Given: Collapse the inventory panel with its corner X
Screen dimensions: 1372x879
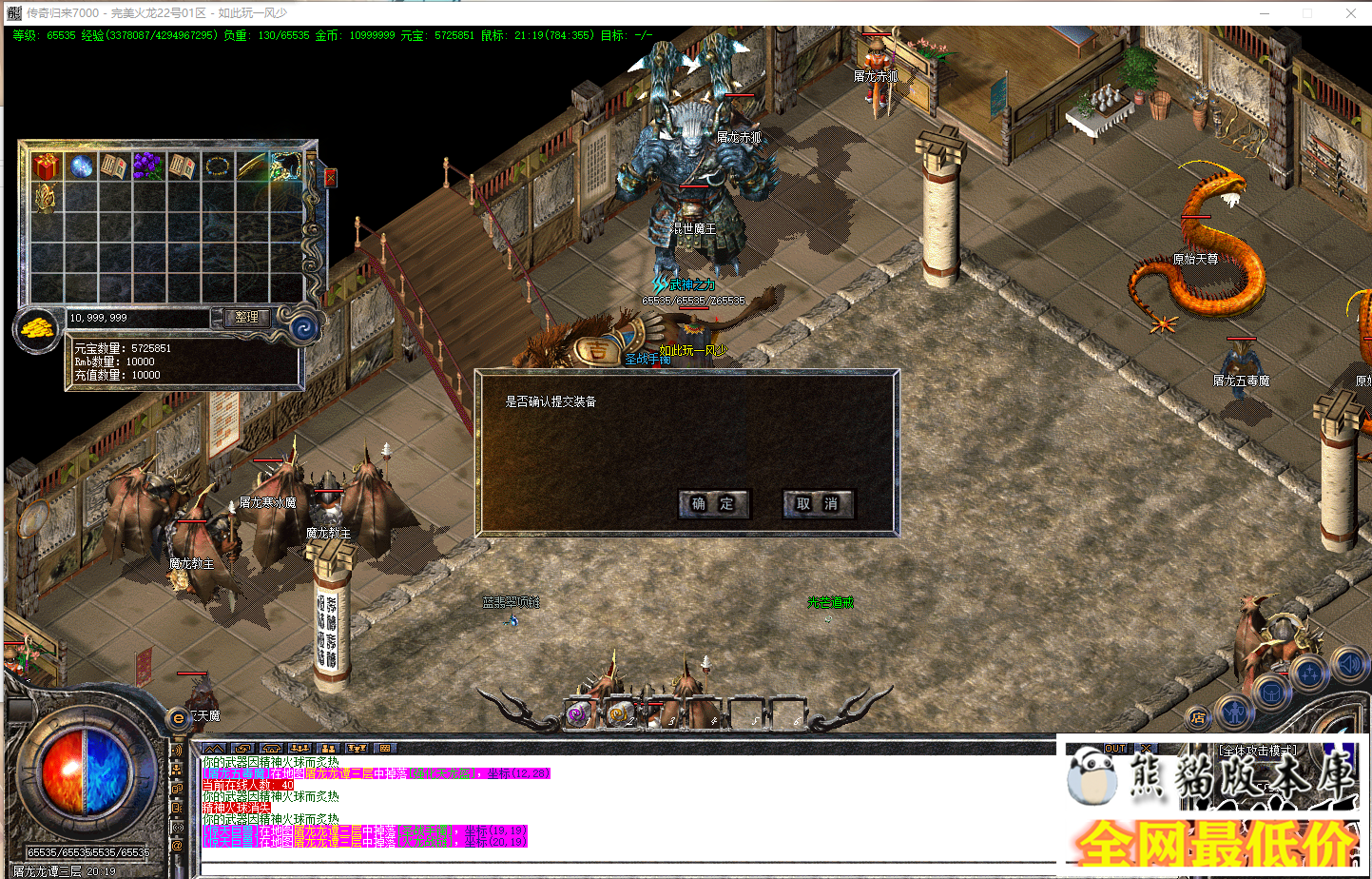Looking at the screenshot, I should 330,178.
